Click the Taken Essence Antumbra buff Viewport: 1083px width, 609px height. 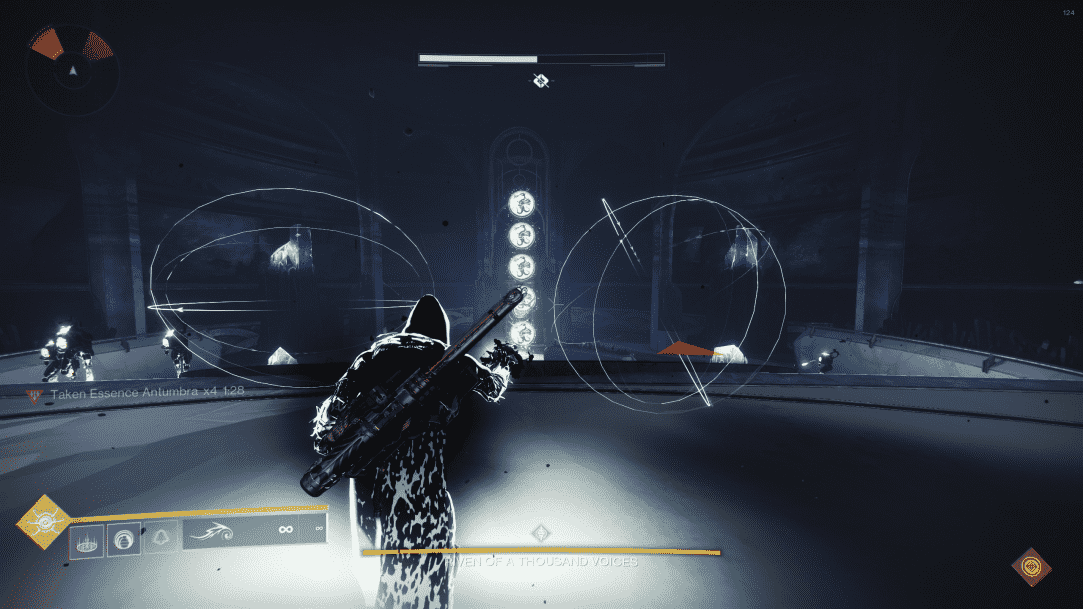(x=137, y=393)
